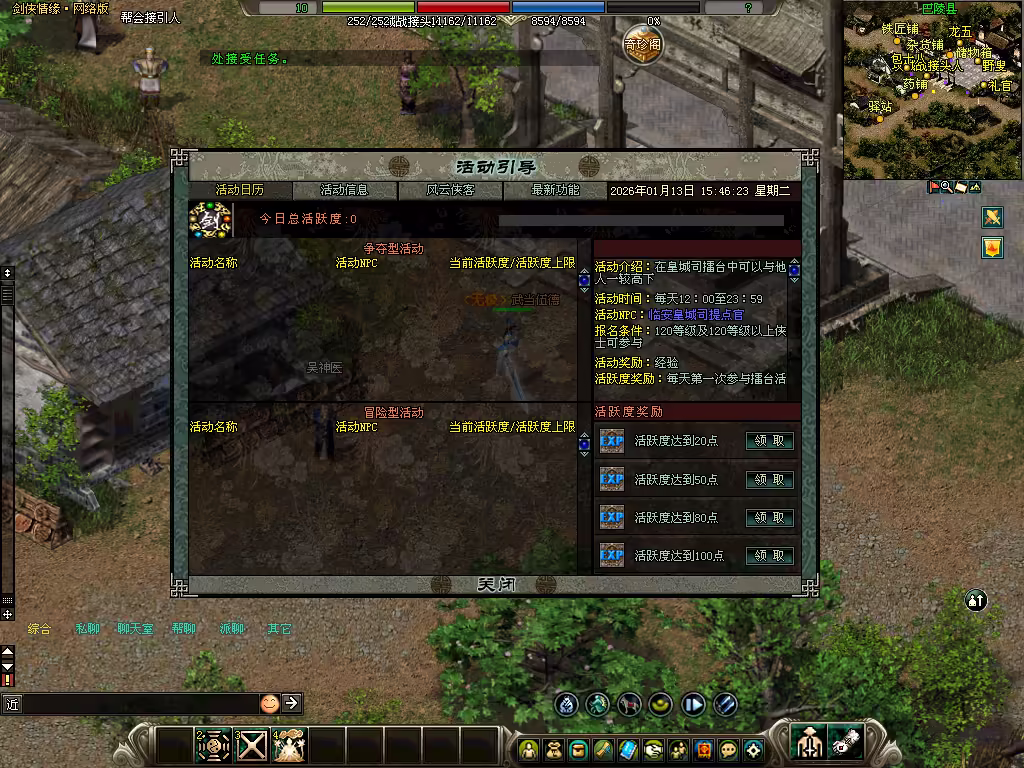Image resolution: width=1024 pixels, height=768 pixels.
Task: Open the 帮聊 guild chat channel
Action: pos(183,629)
